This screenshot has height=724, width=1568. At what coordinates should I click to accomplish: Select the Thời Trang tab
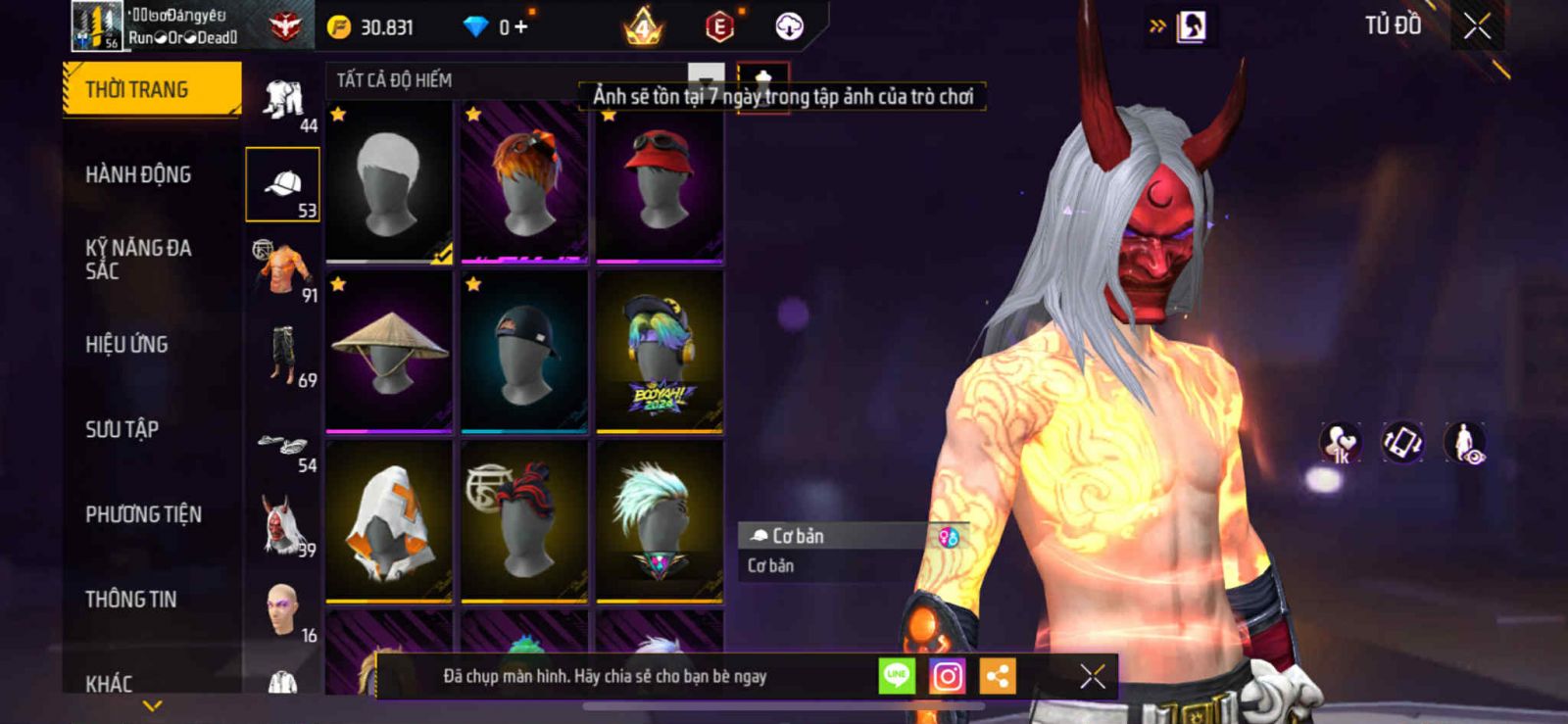(151, 90)
